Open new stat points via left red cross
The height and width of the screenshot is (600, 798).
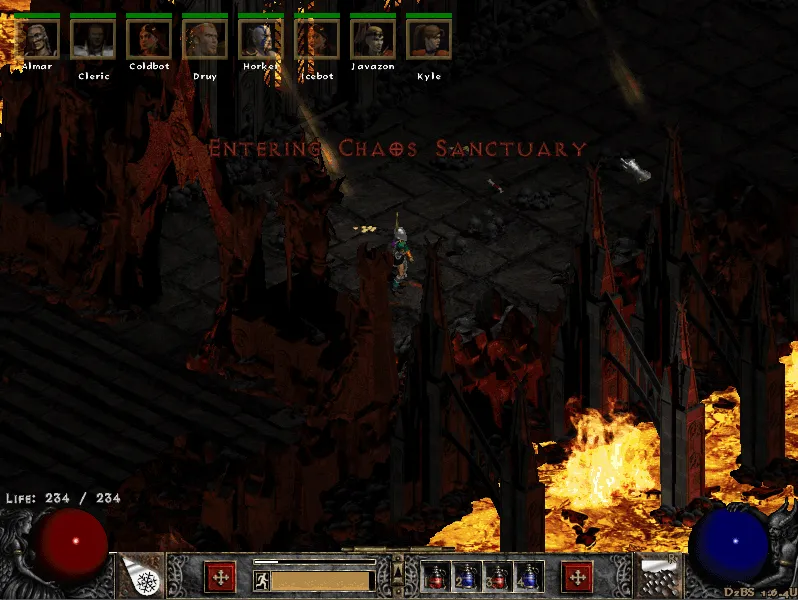point(219,577)
